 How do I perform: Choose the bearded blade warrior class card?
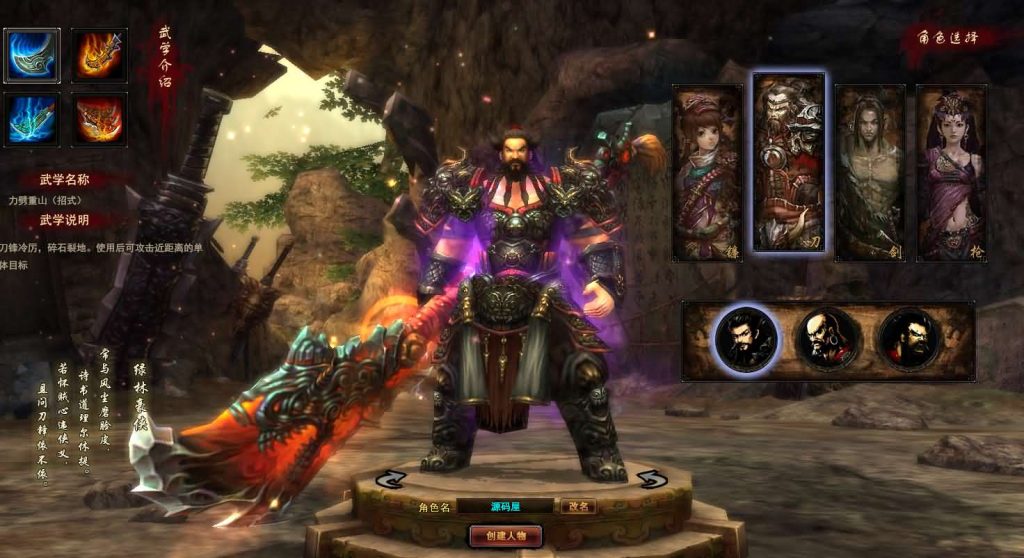click(789, 162)
